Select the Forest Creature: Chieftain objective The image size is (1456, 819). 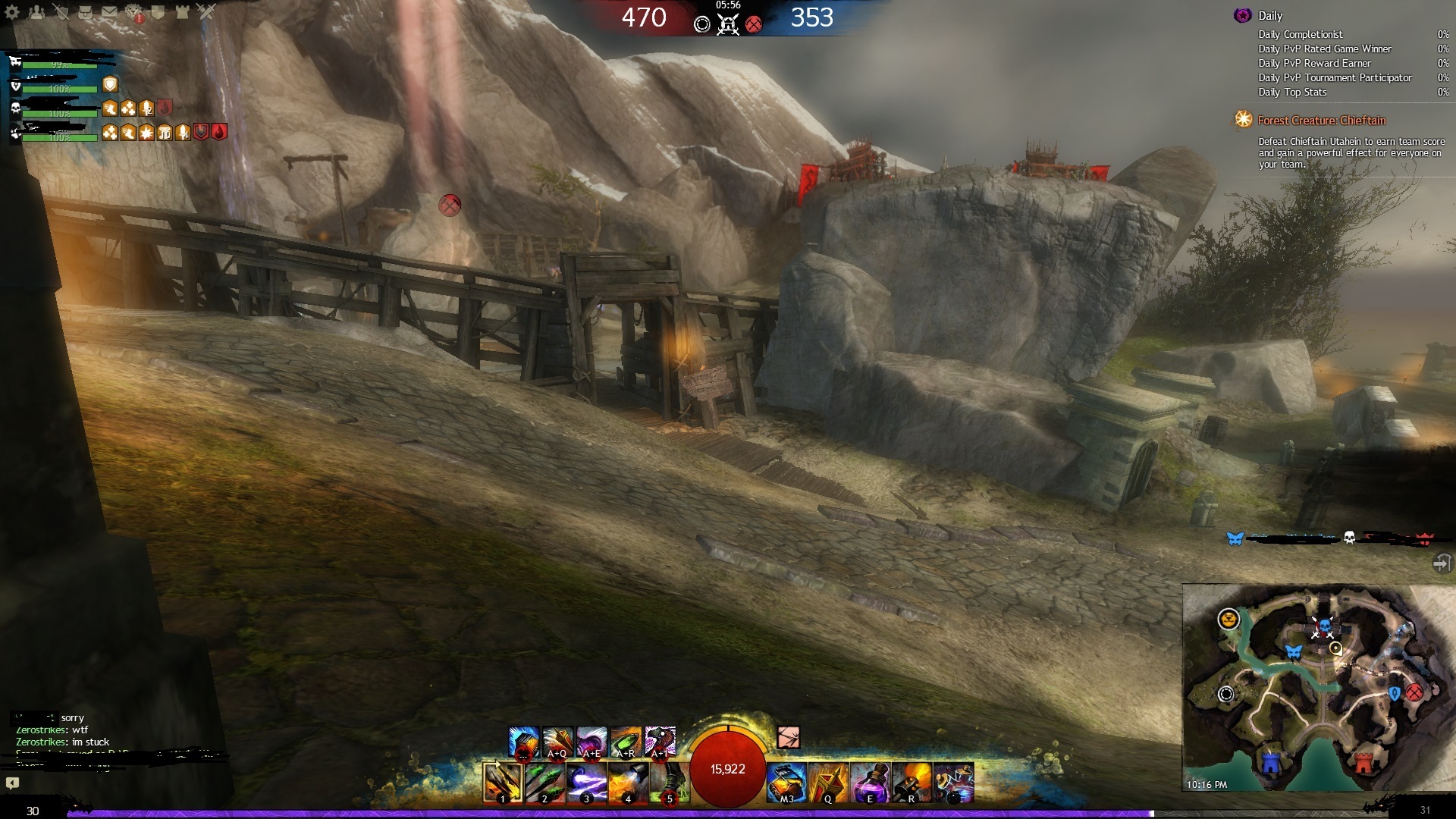coord(1321,121)
